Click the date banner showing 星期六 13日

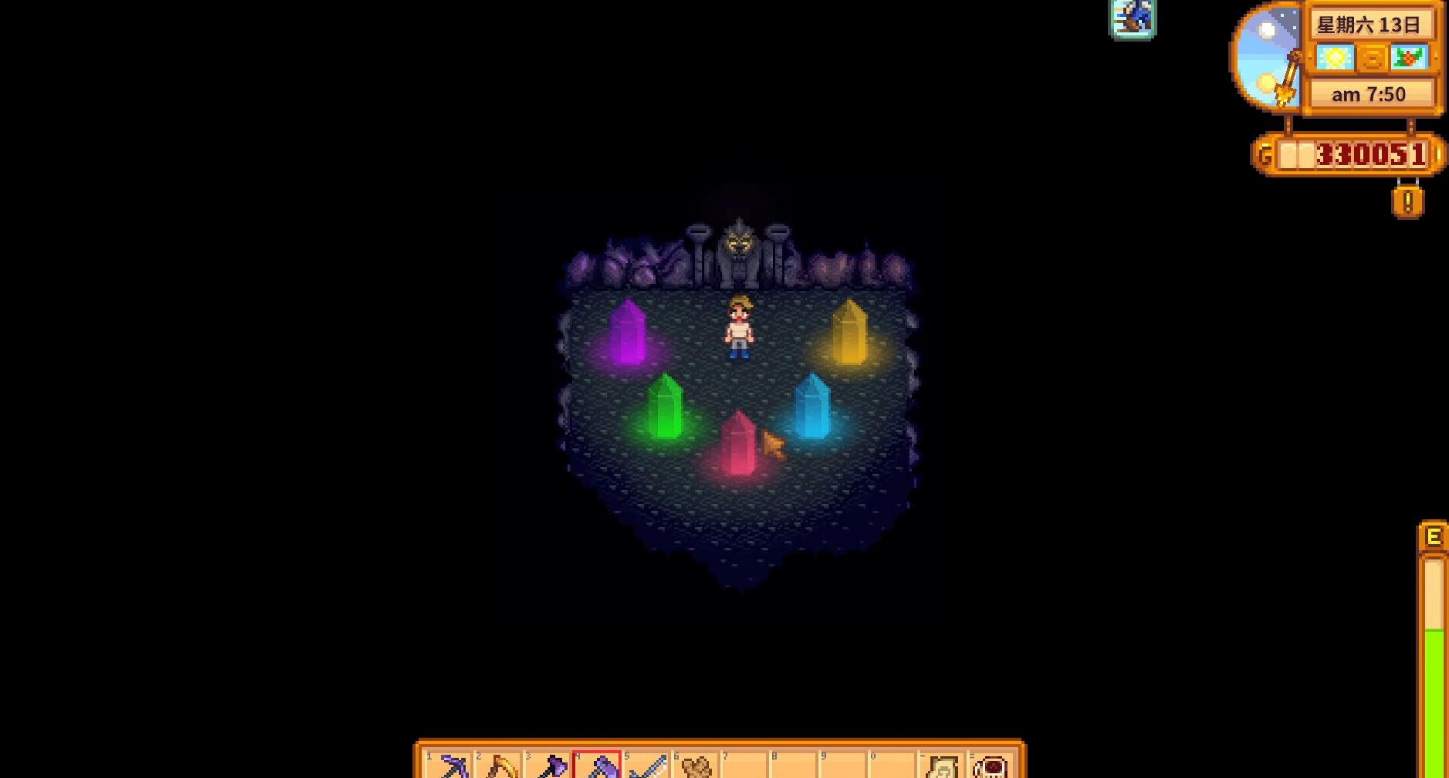[1373, 24]
